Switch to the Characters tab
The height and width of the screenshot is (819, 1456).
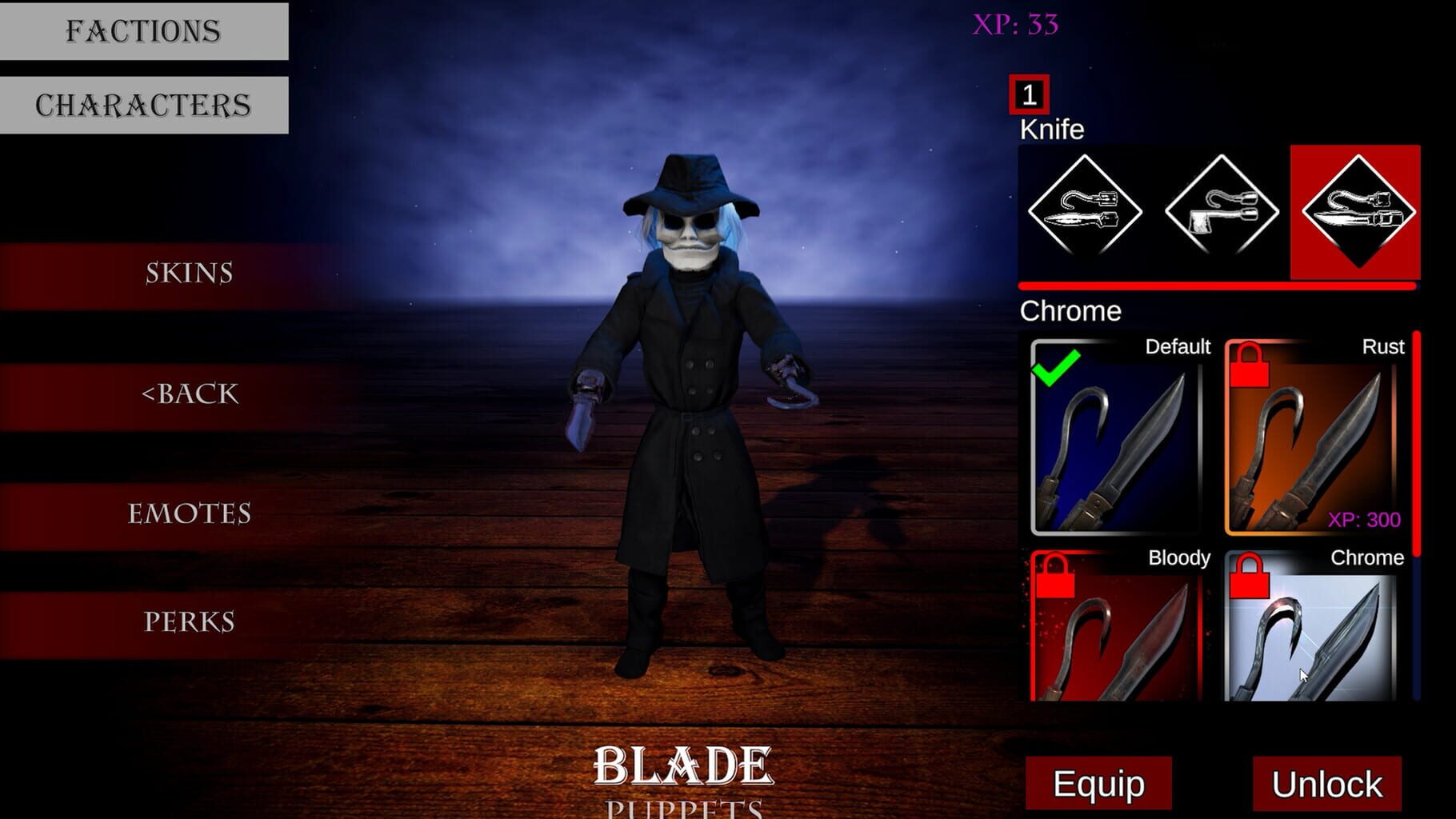144,102
